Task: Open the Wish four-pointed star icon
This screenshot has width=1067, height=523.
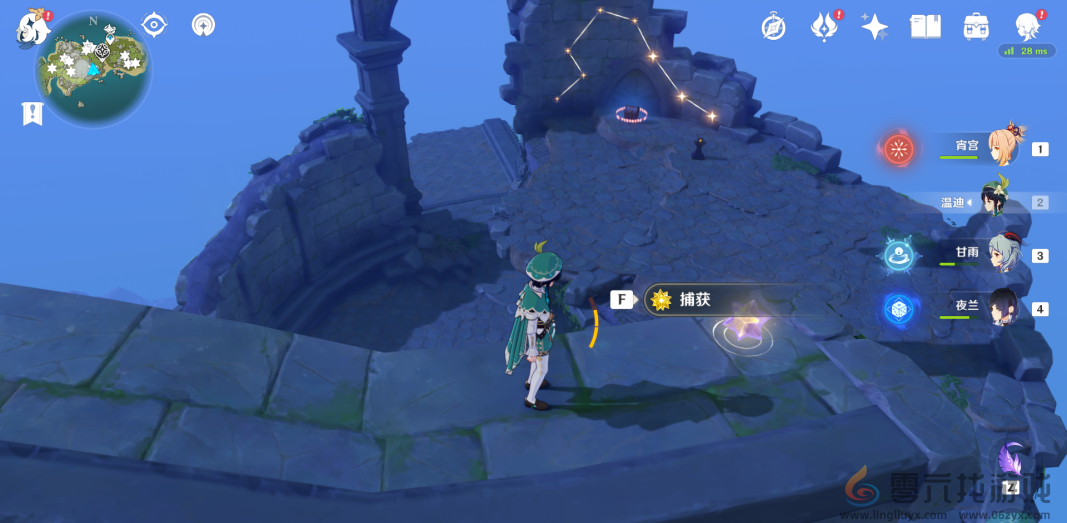Action: click(874, 27)
